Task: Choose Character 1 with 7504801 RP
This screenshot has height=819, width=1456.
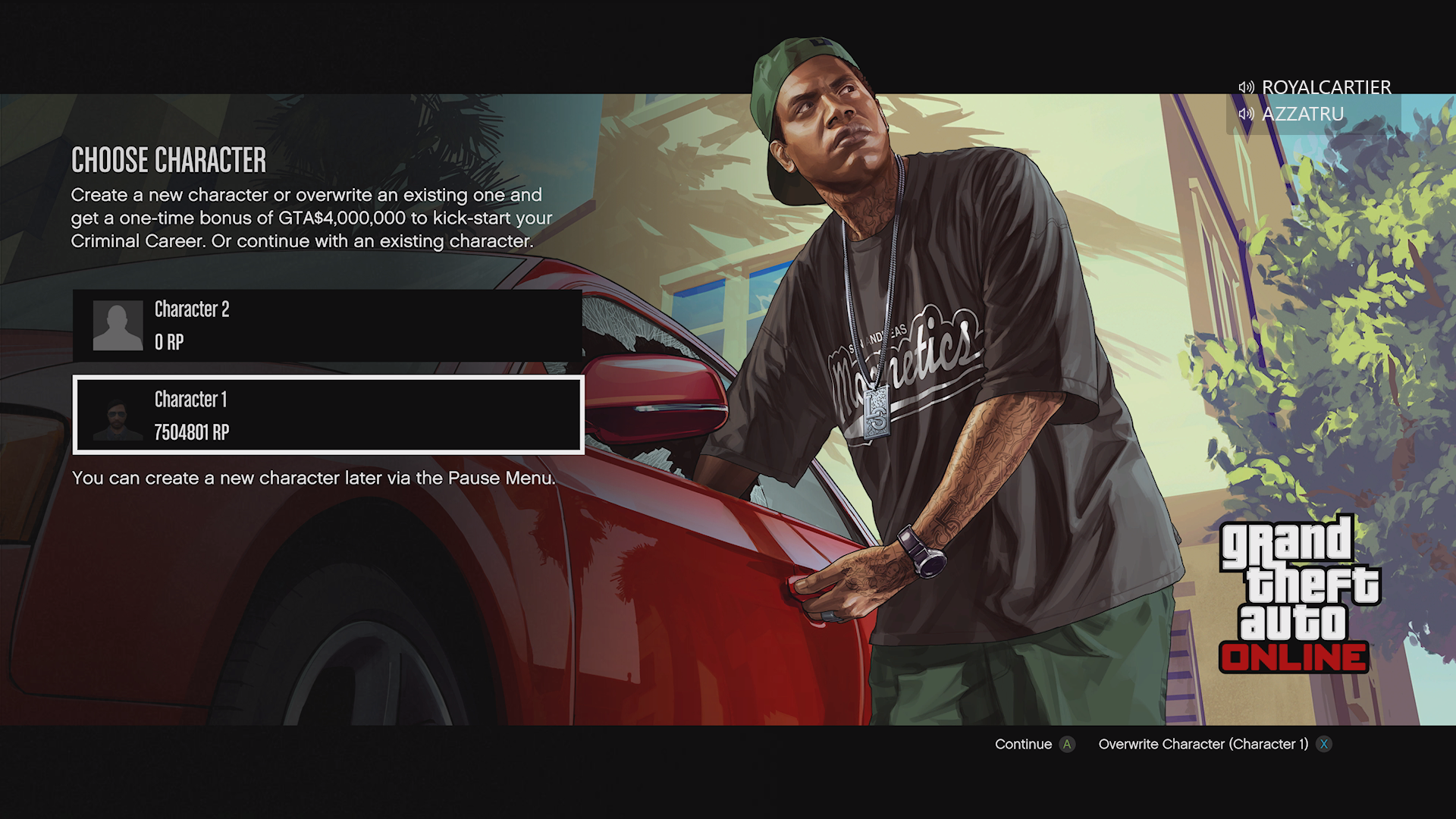Action: (x=328, y=415)
